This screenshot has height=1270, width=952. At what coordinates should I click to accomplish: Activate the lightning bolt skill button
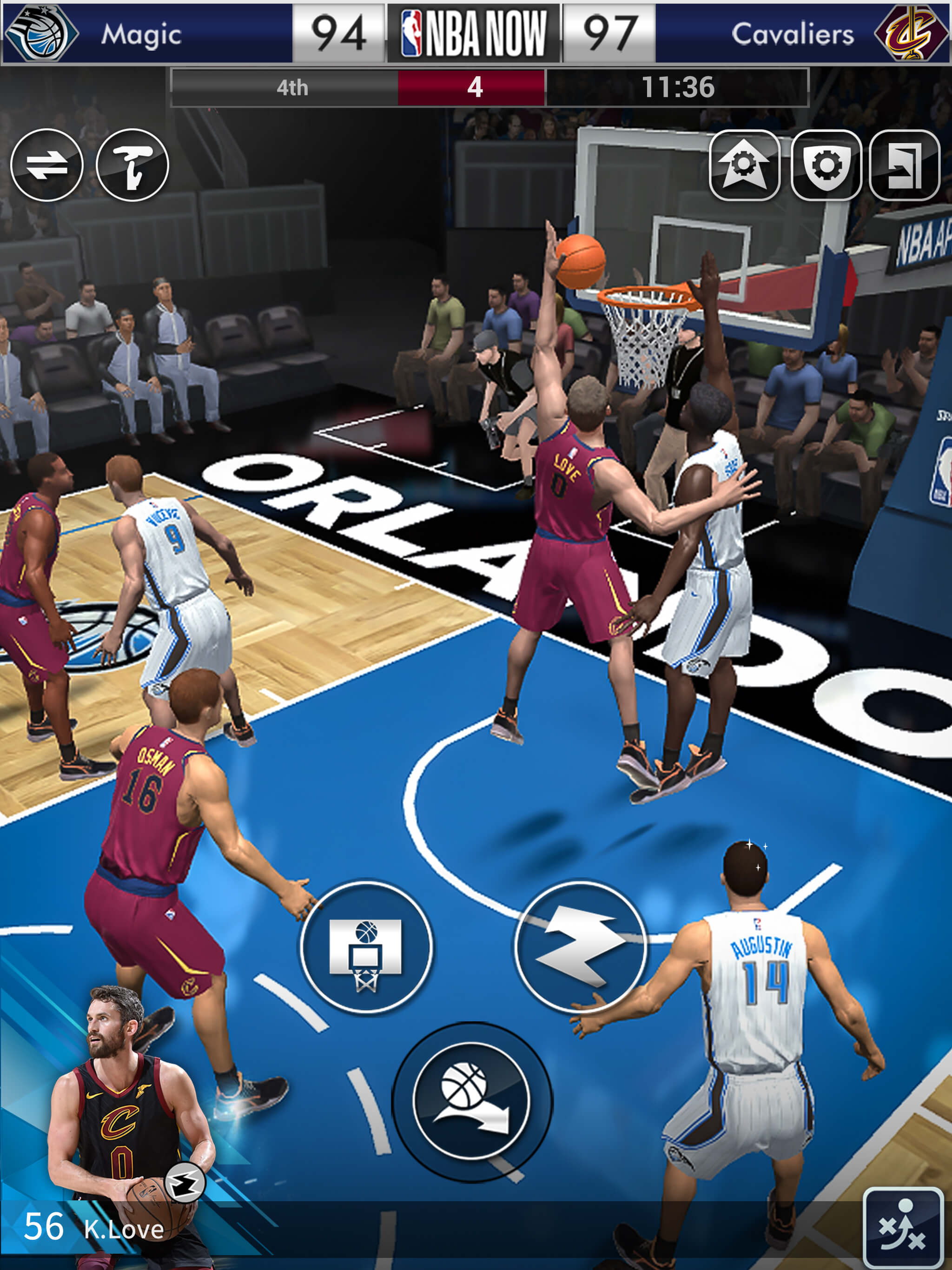581,947
